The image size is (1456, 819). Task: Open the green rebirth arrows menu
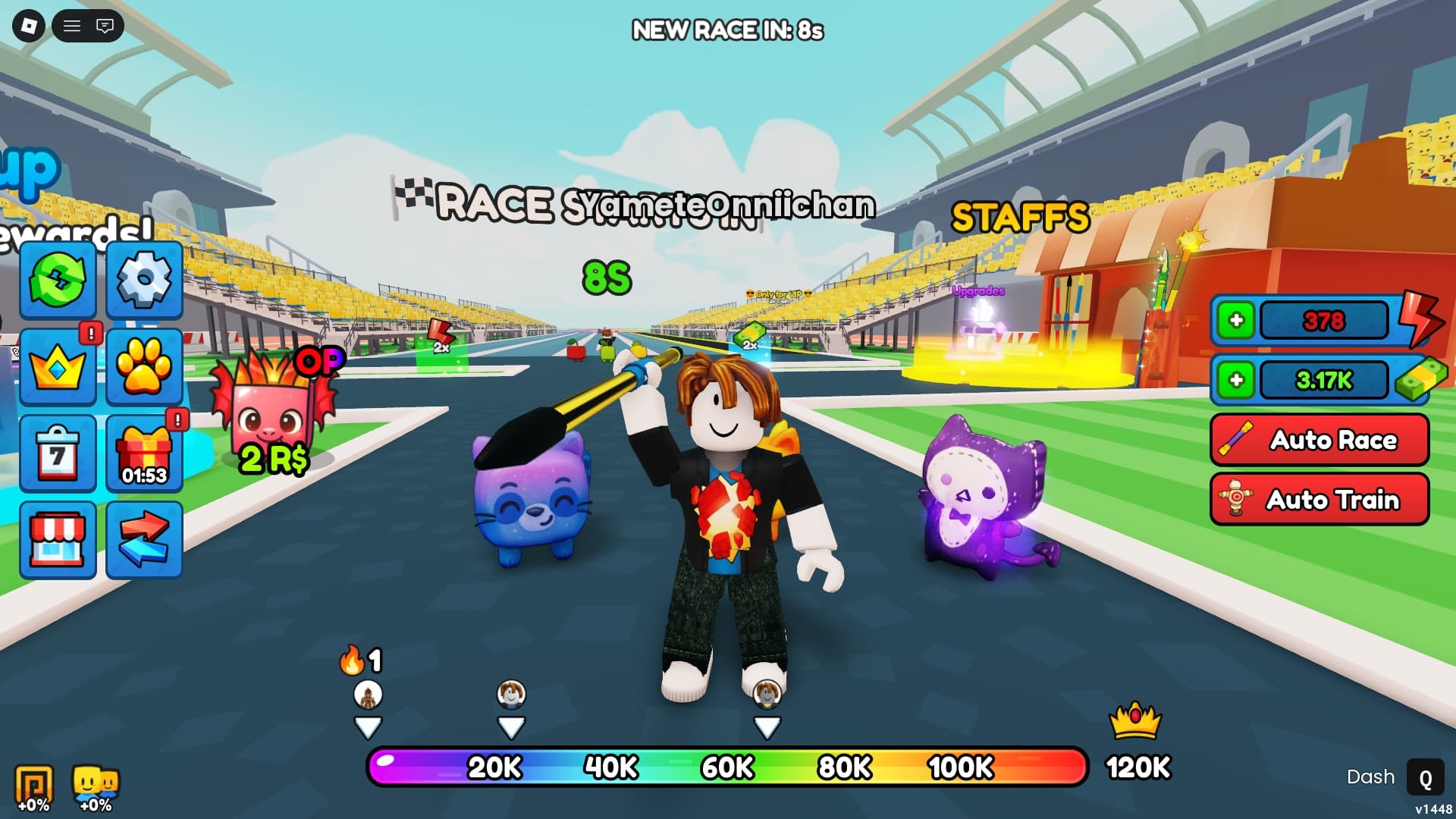click(x=58, y=280)
